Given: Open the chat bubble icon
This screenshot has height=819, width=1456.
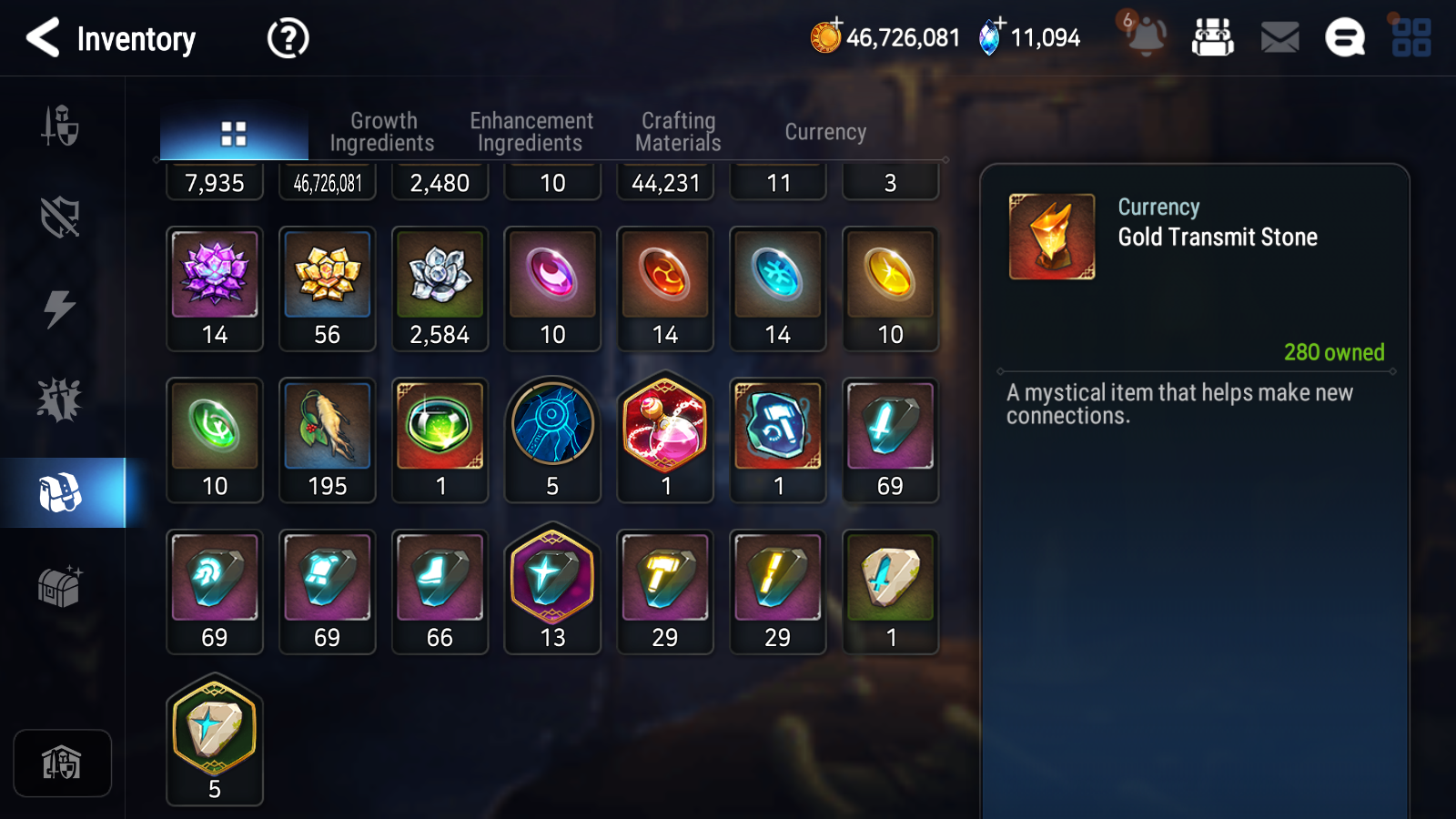Looking at the screenshot, I should [x=1345, y=38].
